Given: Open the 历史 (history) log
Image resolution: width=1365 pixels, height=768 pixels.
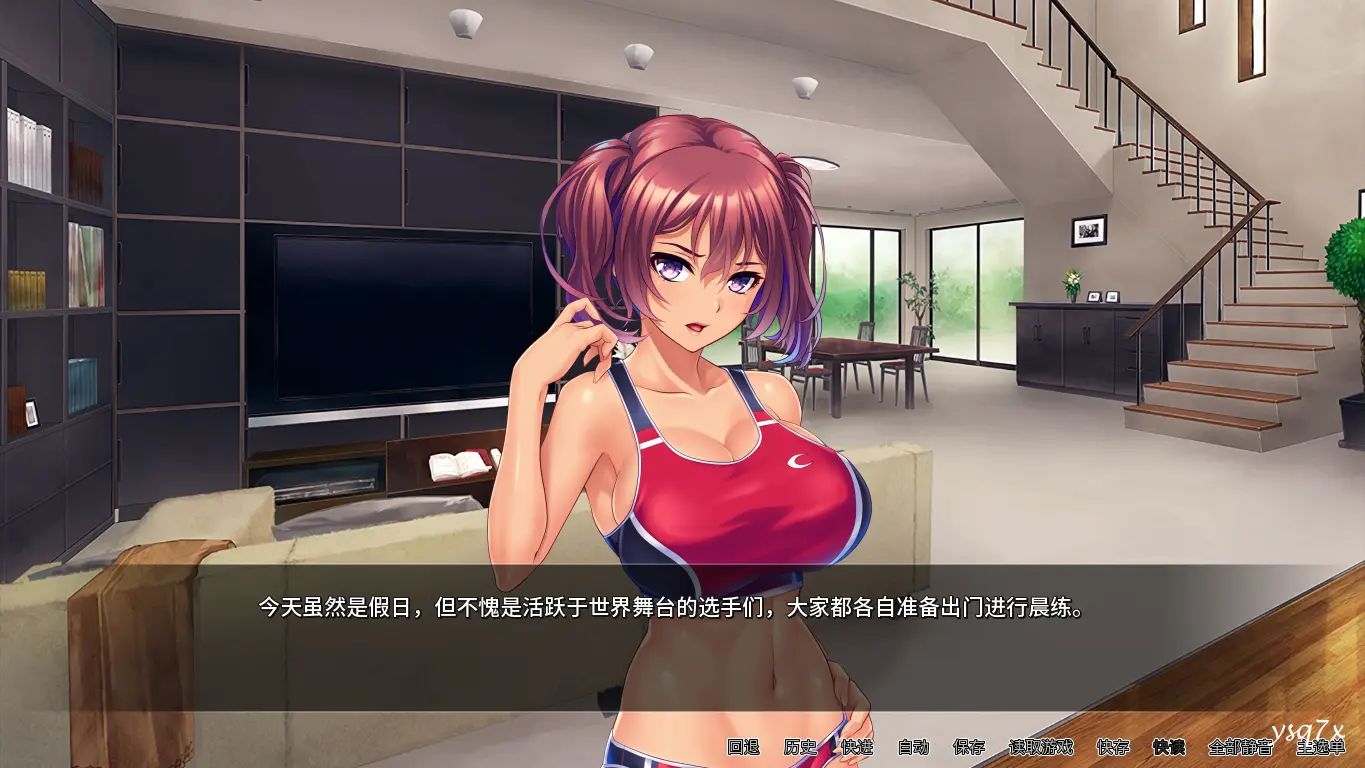Looking at the screenshot, I should [x=800, y=747].
